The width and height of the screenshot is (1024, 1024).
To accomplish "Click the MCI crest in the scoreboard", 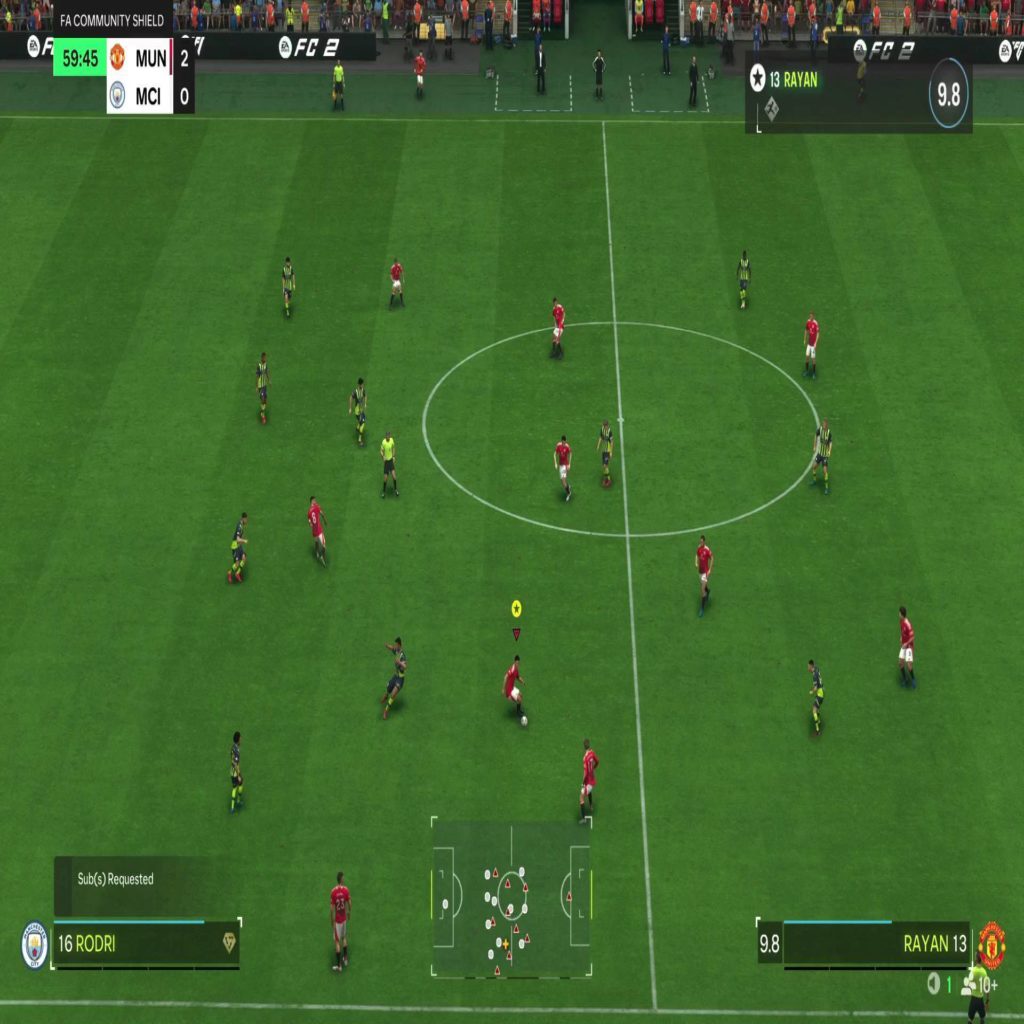I will [118, 95].
